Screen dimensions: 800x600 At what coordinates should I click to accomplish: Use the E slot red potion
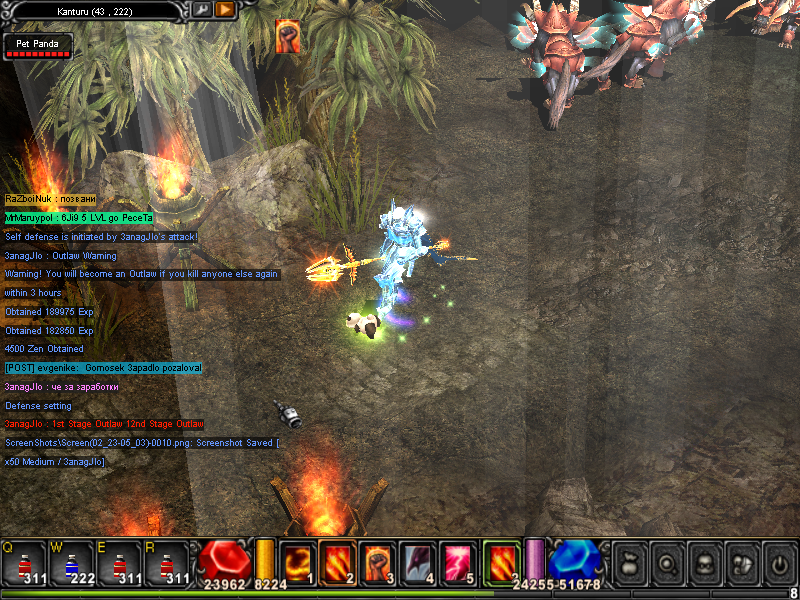[120, 562]
